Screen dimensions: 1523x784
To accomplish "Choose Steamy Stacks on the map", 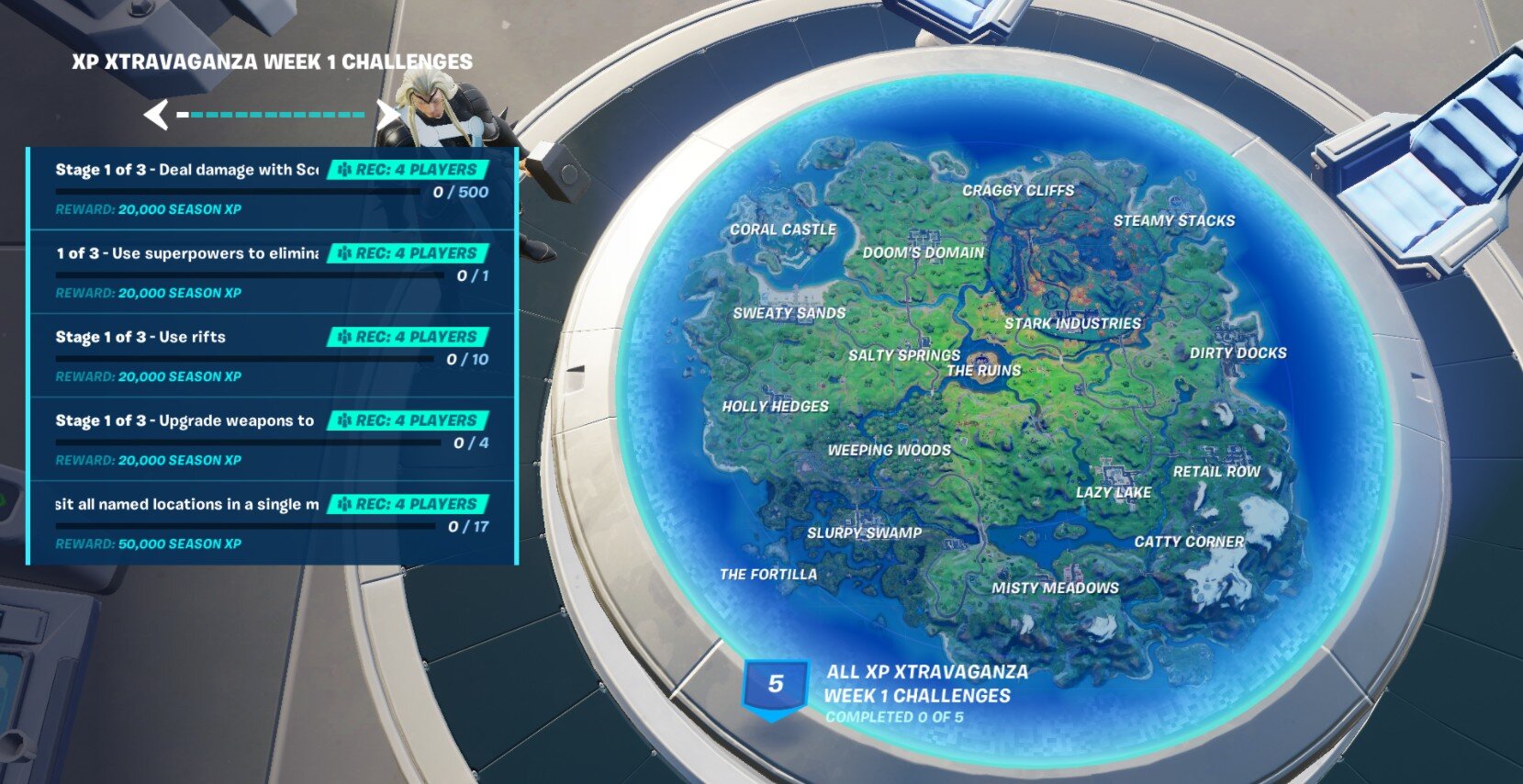I will pos(1173,220).
